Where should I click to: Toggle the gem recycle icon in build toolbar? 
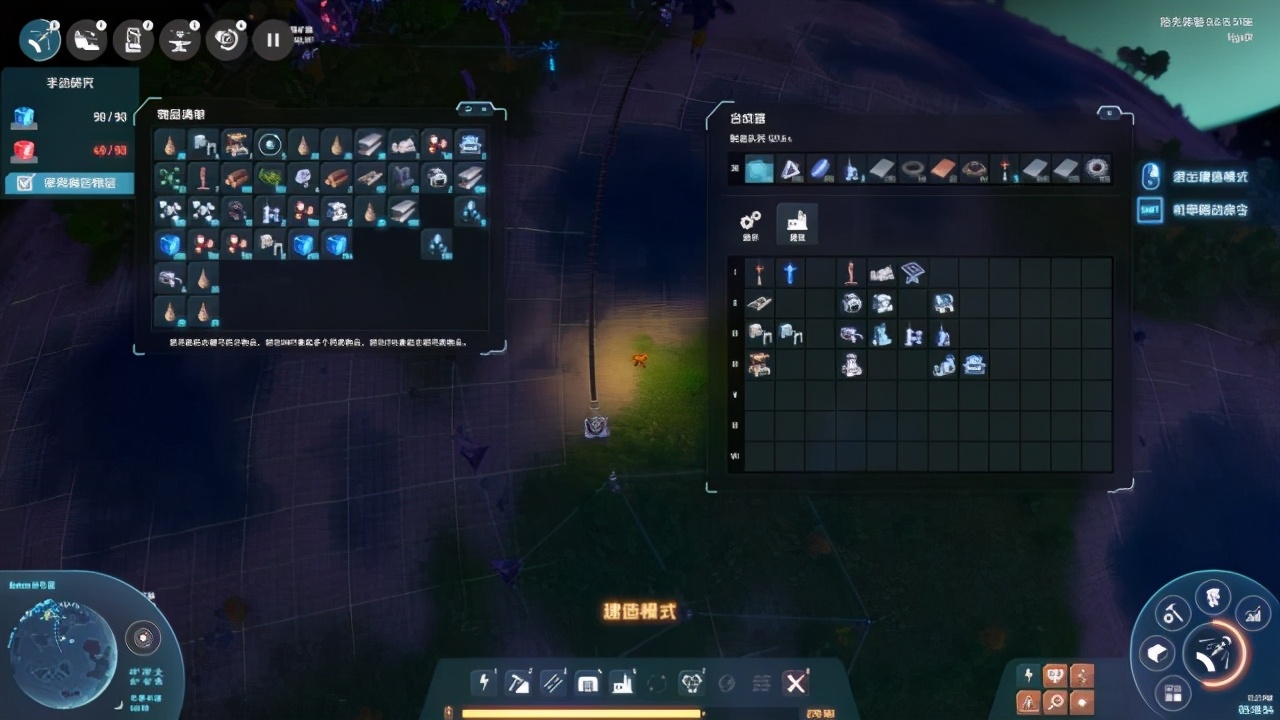[x=692, y=682]
